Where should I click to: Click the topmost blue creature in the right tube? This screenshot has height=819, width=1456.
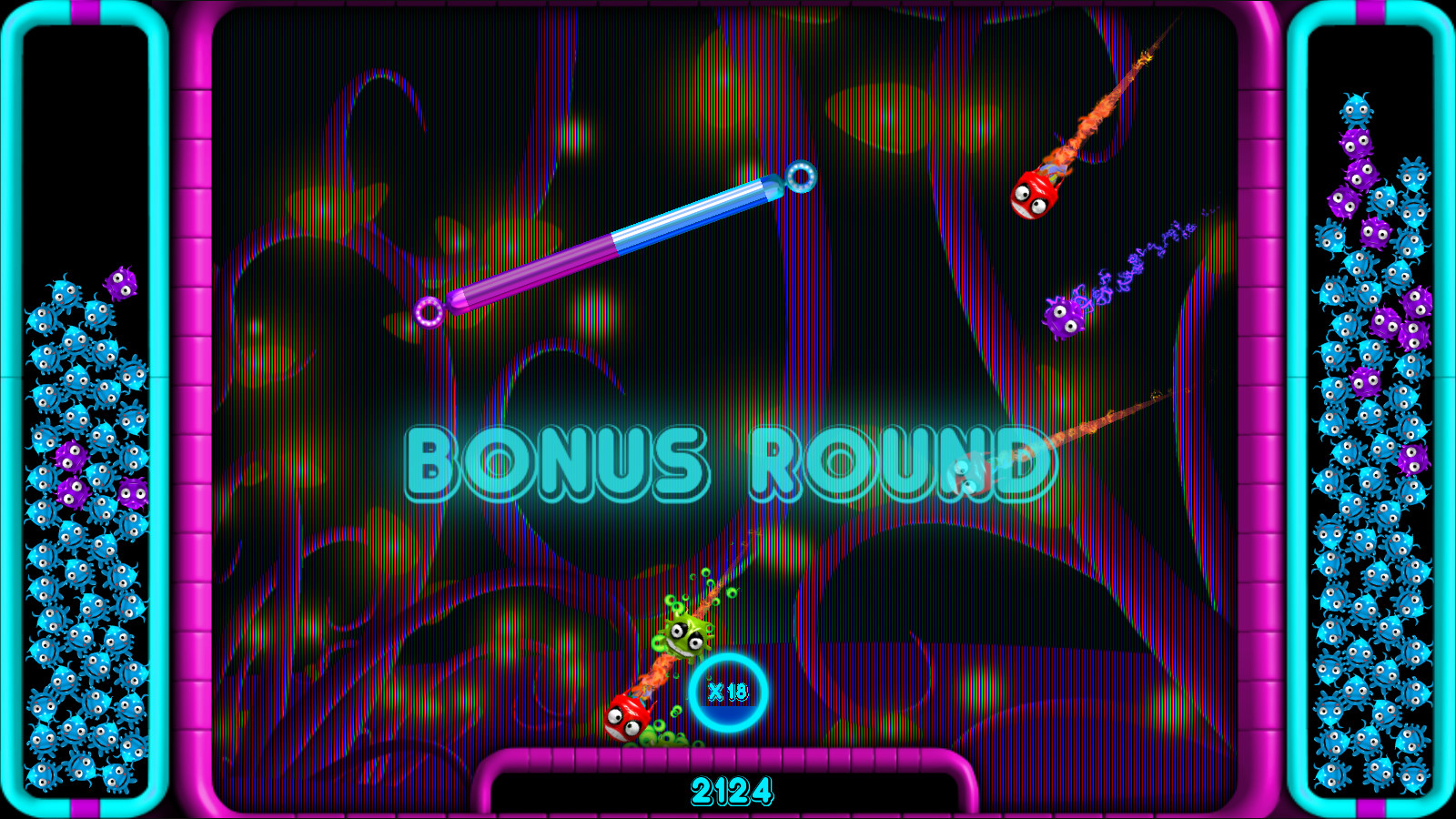tap(1357, 110)
